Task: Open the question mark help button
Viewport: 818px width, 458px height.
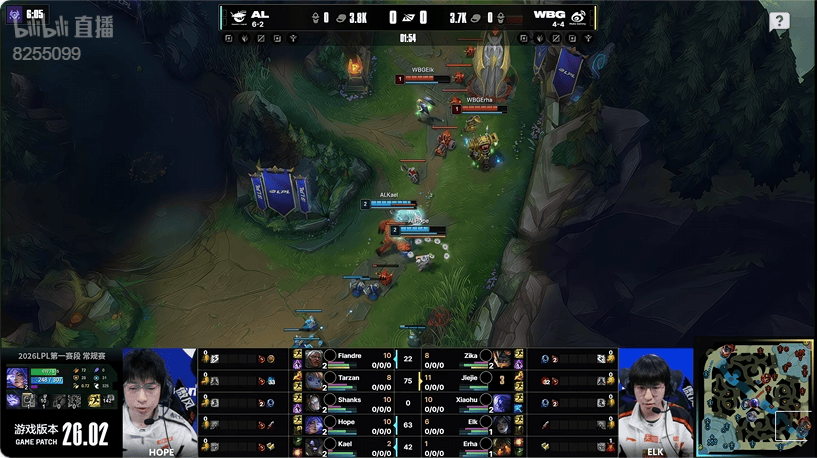Action: click(779, 21)
